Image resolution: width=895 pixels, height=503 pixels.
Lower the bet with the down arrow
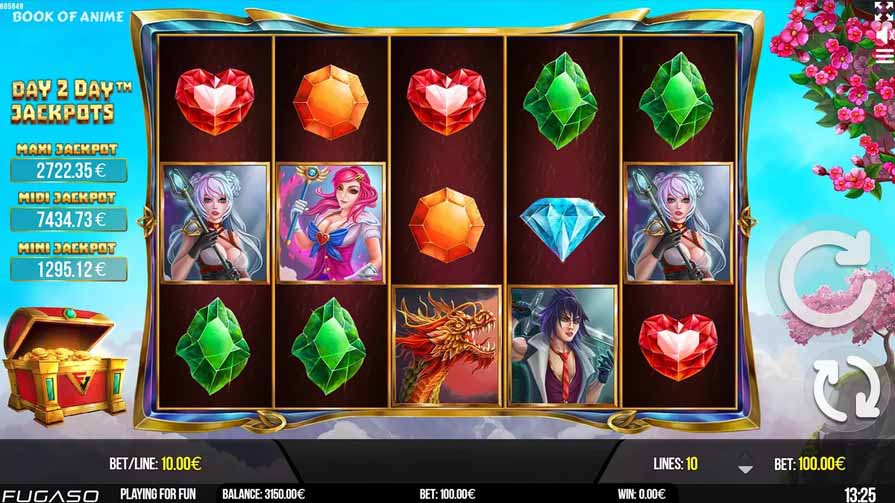[x=744, y=468]
